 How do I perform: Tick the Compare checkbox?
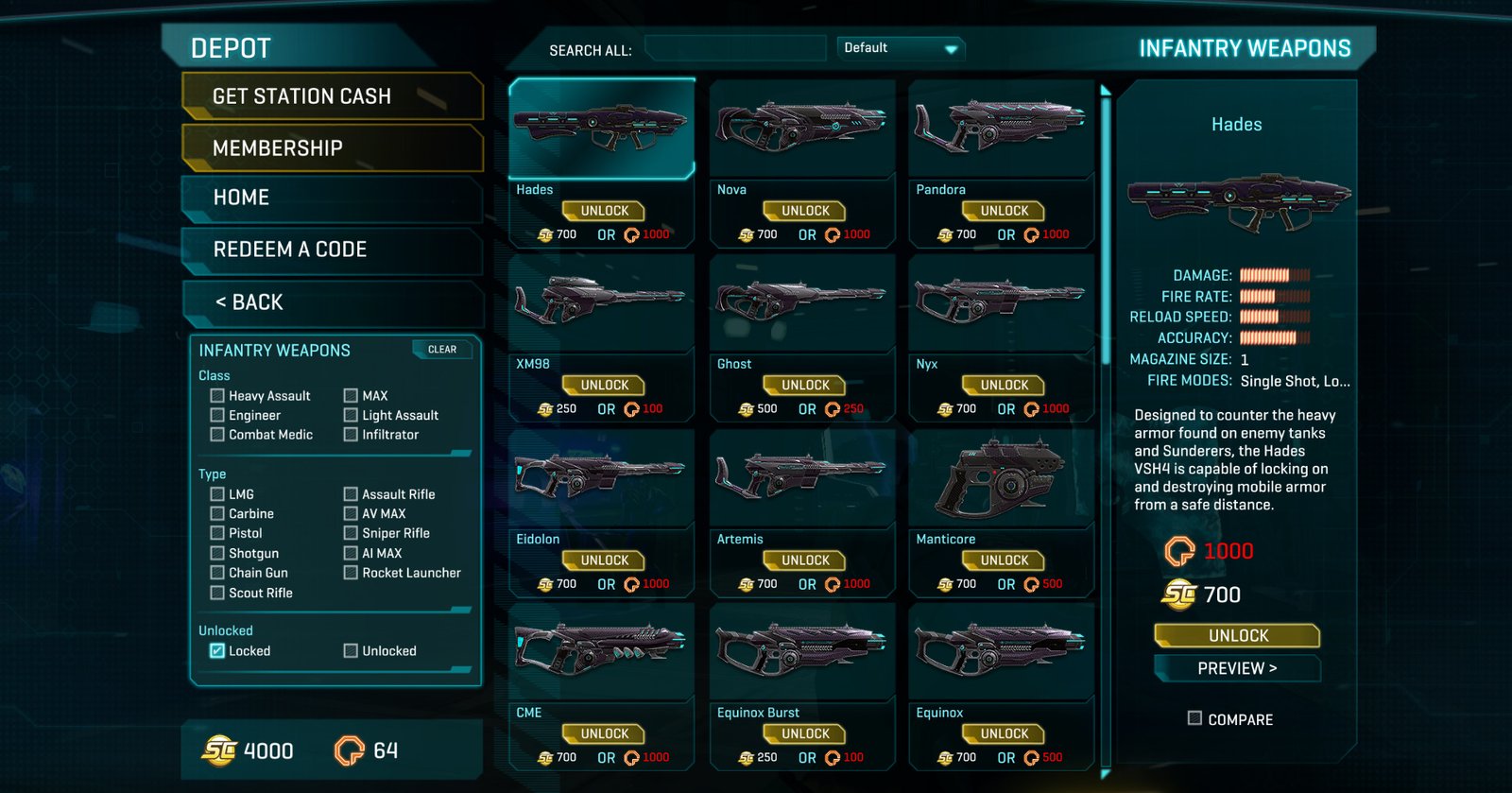(1194, 718)
